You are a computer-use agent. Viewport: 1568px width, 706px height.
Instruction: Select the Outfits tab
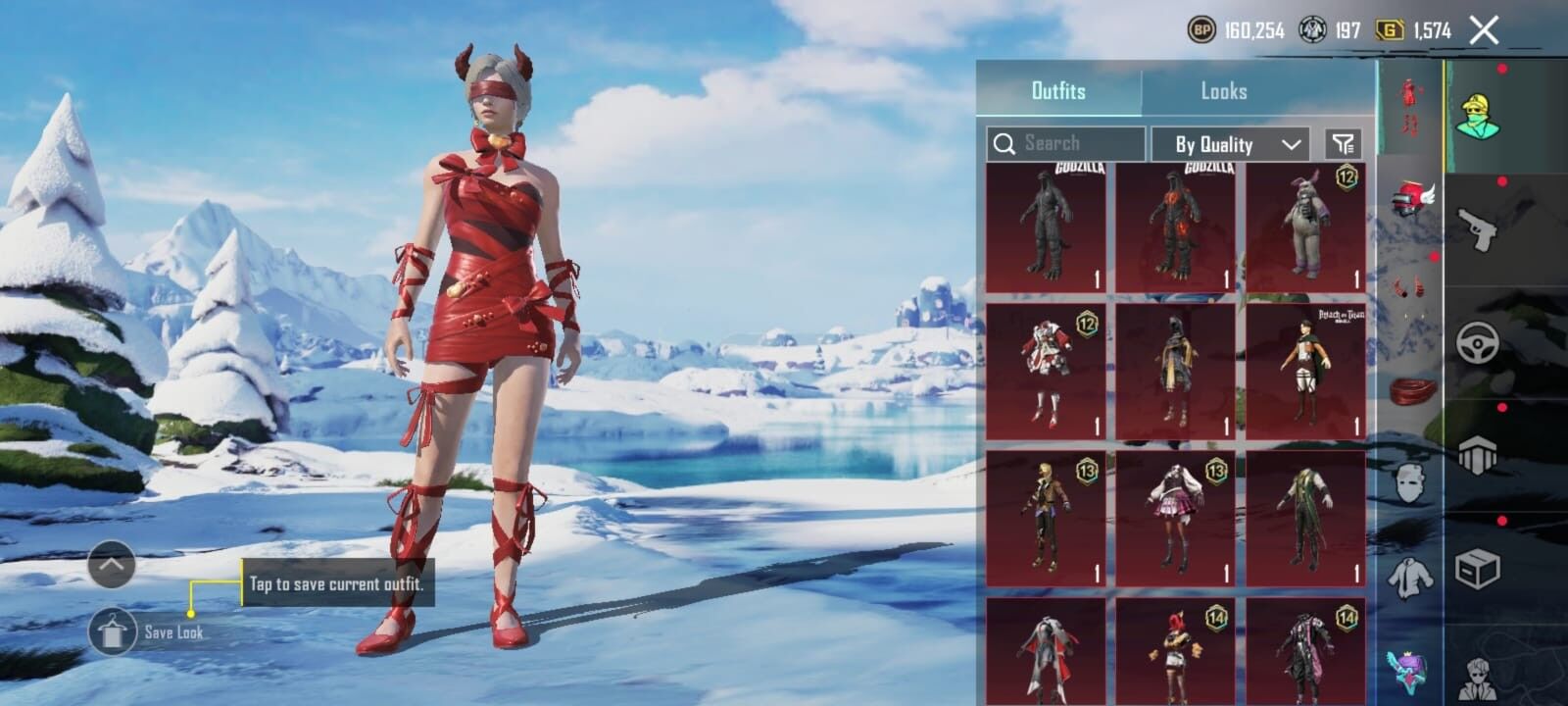click(1058, 91)
